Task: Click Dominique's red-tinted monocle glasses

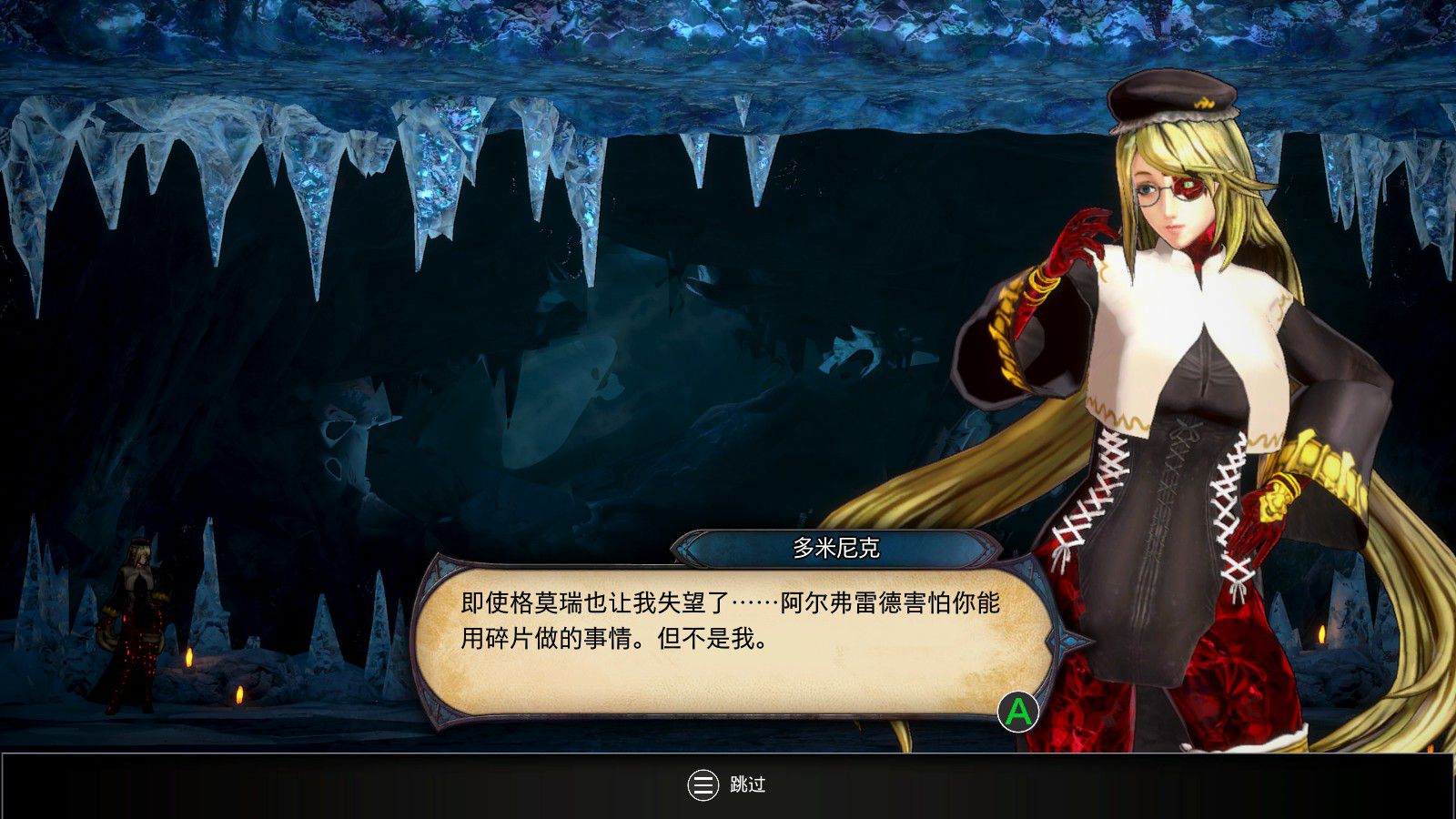Action: click(1183, 188)
